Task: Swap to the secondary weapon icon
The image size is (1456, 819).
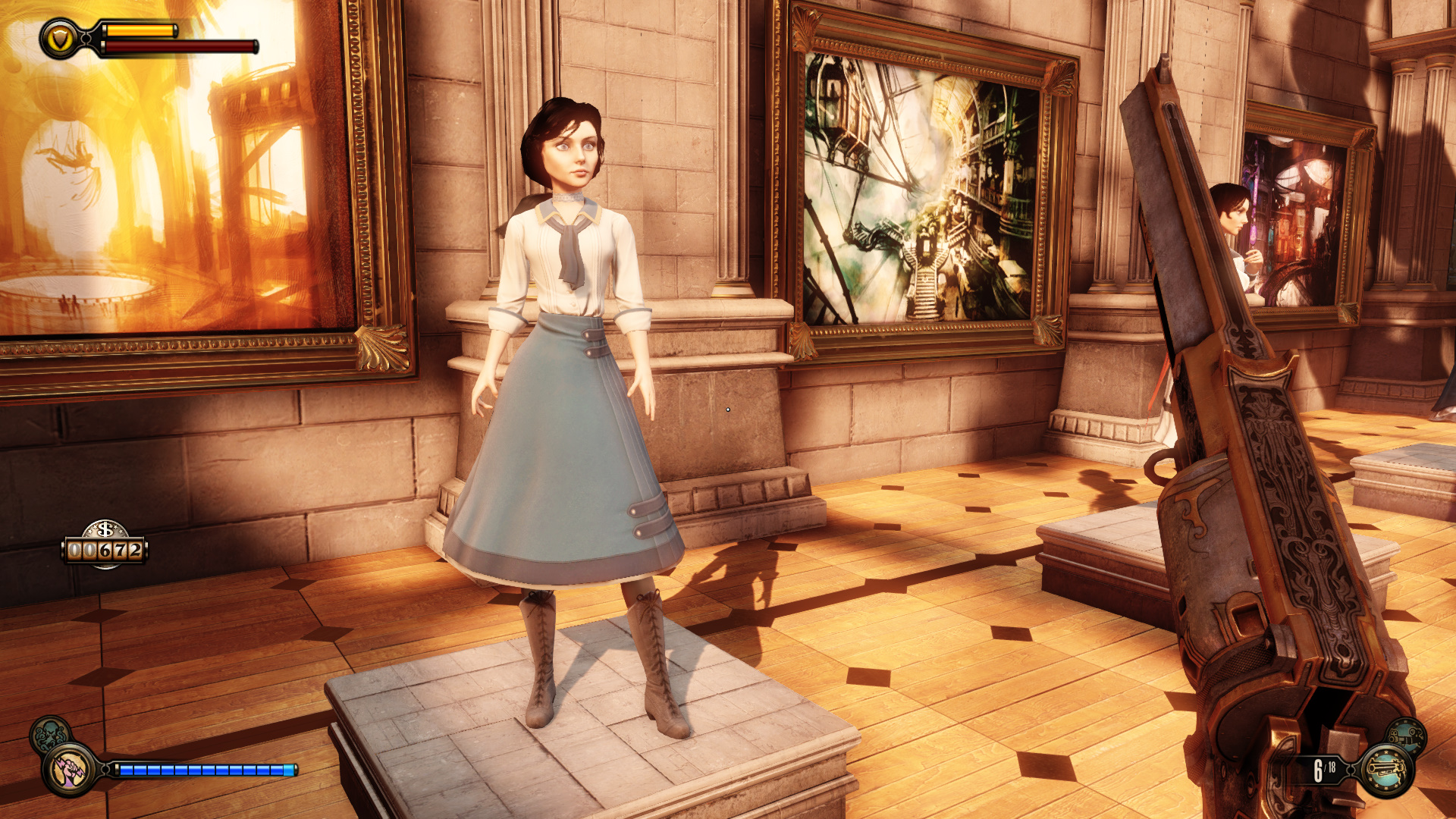Action: [x=1407, y=736]
